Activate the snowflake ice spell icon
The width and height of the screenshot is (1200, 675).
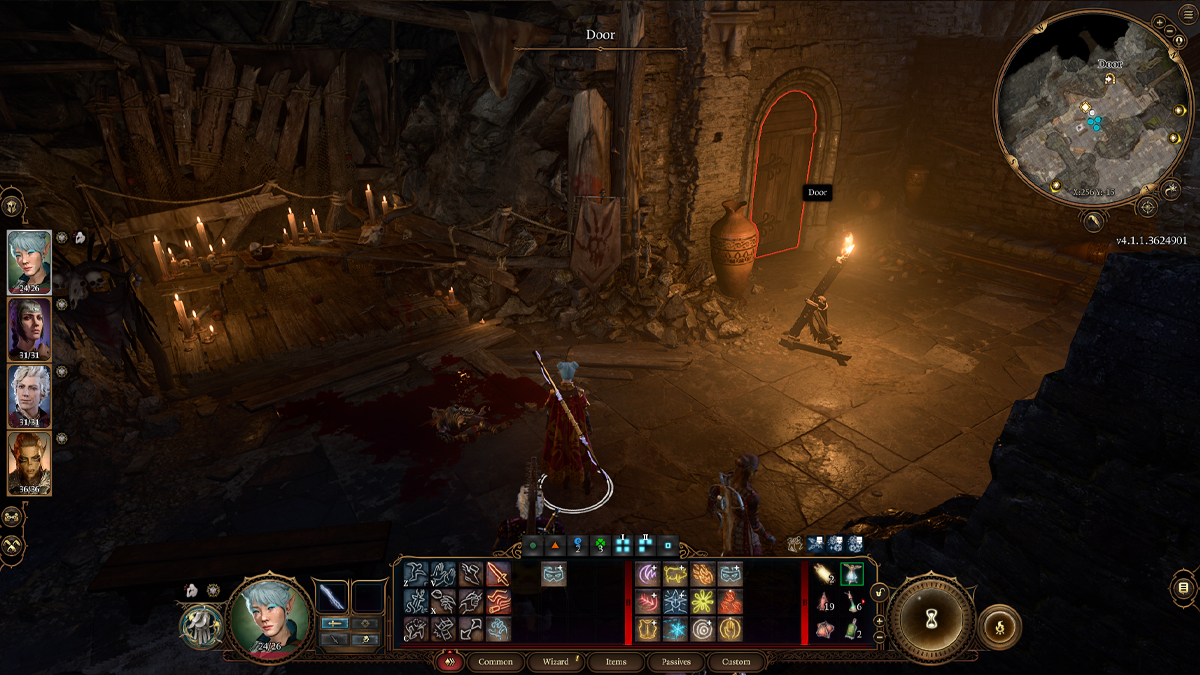(674, 629)
